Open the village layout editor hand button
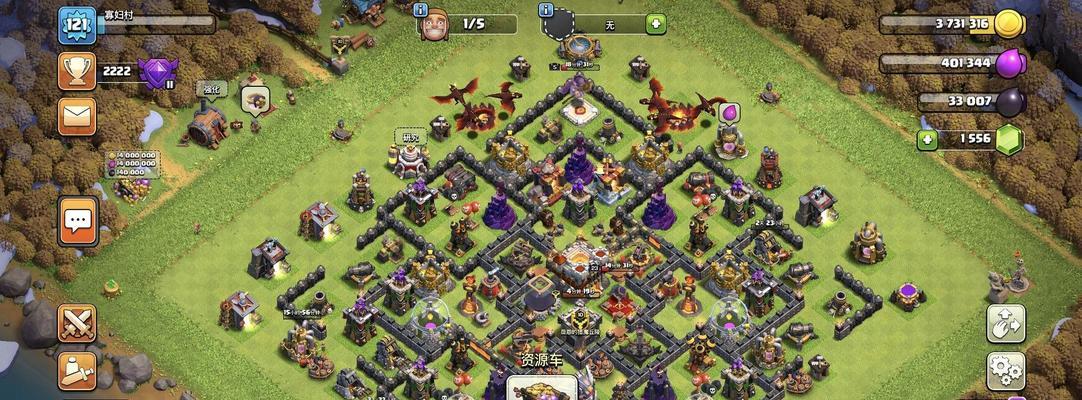Screen dimensions: 1082x400 [1005, 323]
